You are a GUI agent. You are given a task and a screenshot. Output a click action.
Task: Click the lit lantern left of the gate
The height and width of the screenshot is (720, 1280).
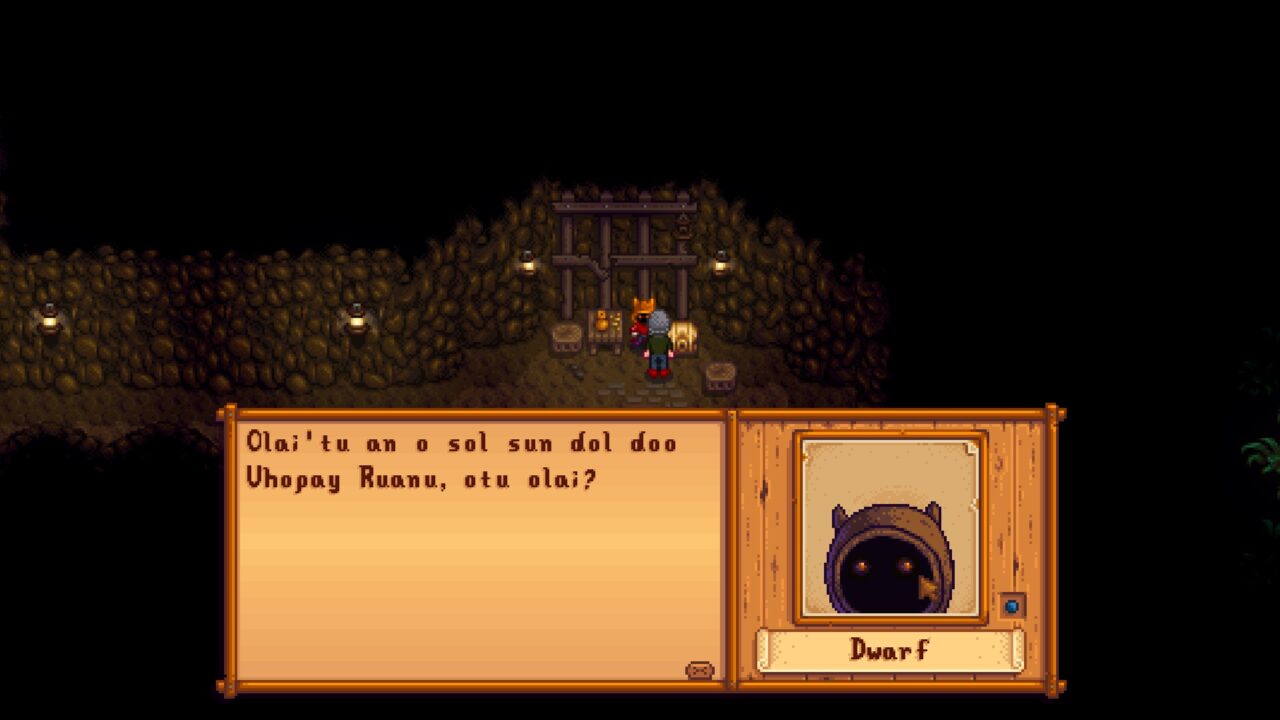coord(528,265)
